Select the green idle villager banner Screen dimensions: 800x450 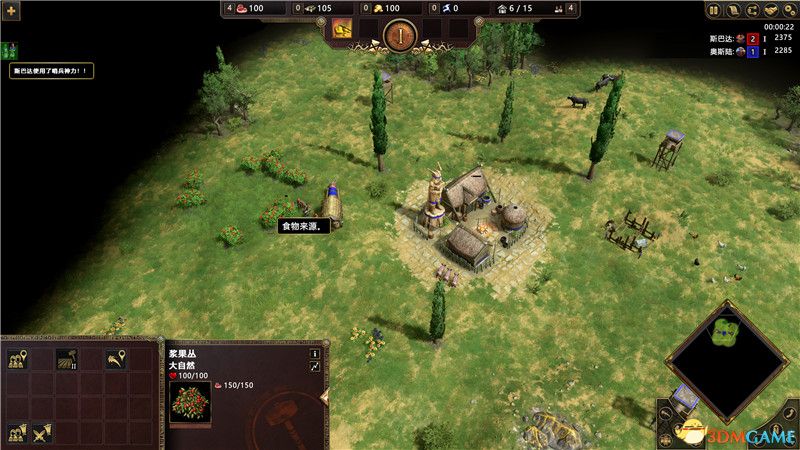10,49
